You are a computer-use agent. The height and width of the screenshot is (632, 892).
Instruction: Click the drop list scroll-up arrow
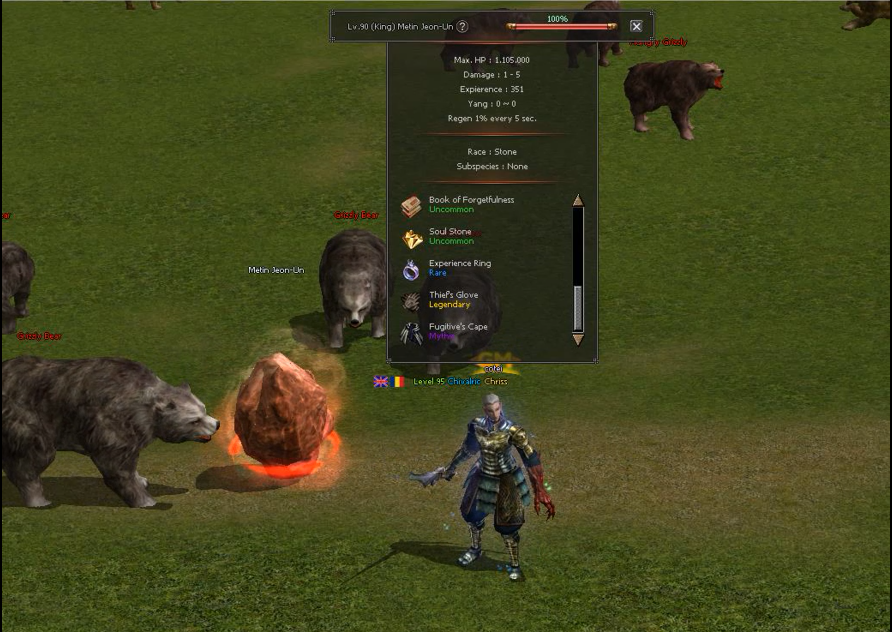coord(578,200)
